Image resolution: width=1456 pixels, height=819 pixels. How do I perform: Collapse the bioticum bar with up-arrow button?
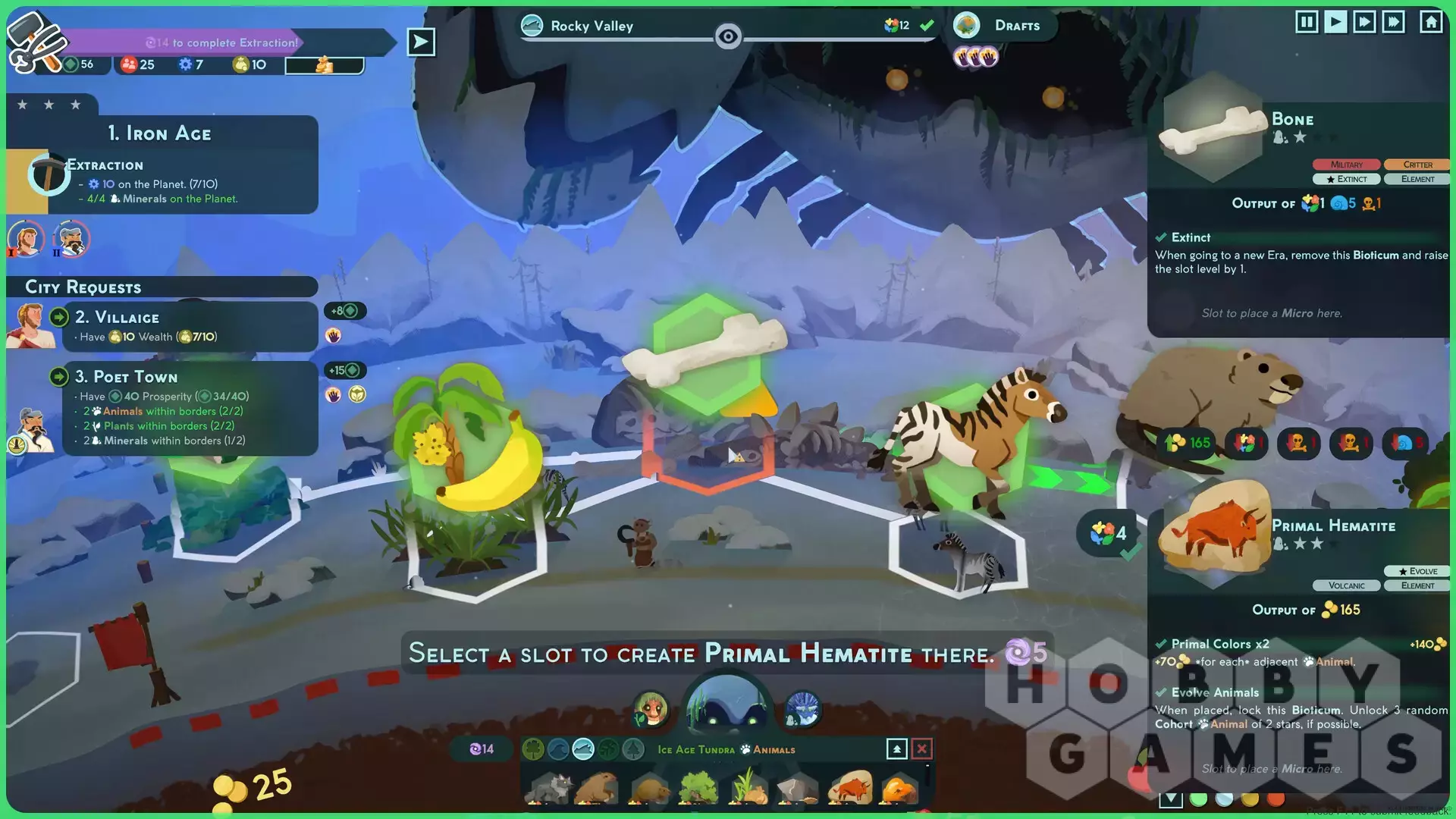click(896, 749)
